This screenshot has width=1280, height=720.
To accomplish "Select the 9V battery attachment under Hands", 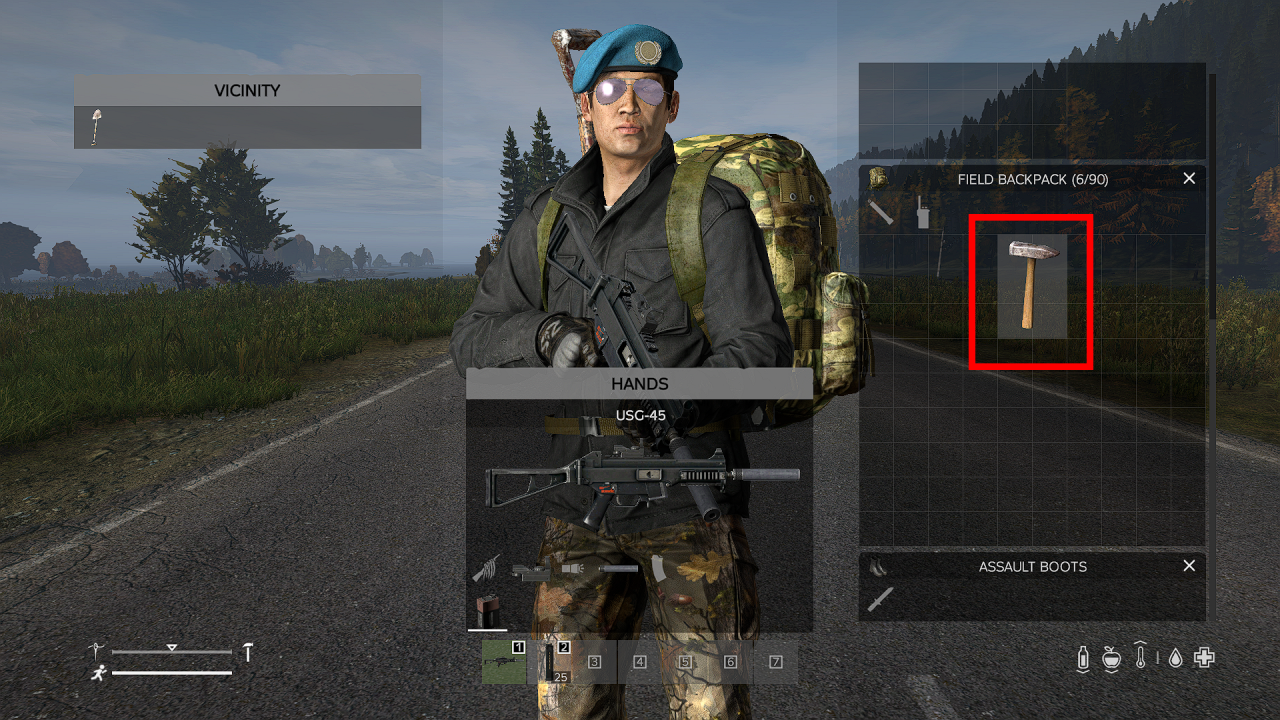I will pos(488,612).
